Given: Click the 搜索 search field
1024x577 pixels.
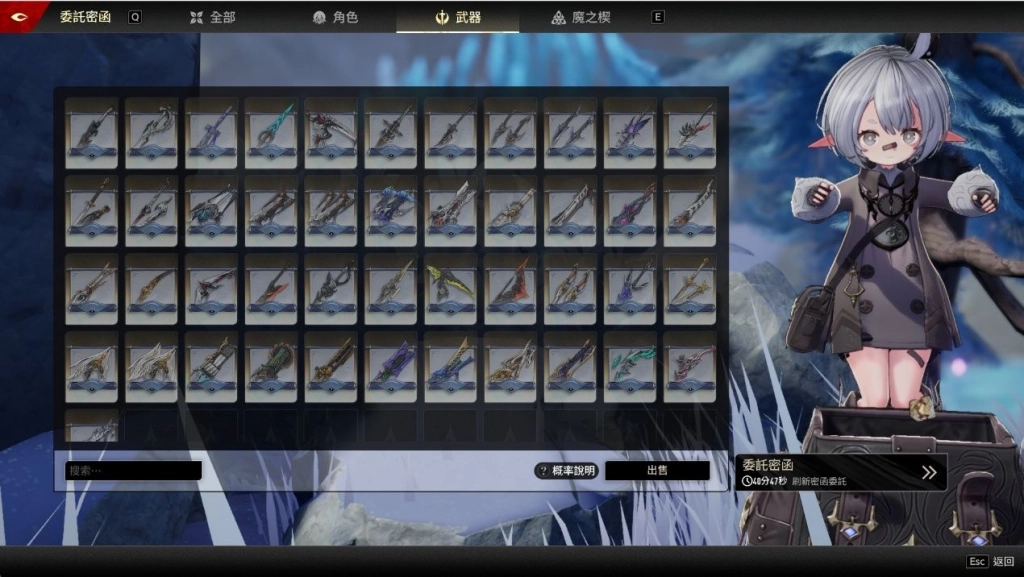Looking at the screenshot, I should (133, 470).
